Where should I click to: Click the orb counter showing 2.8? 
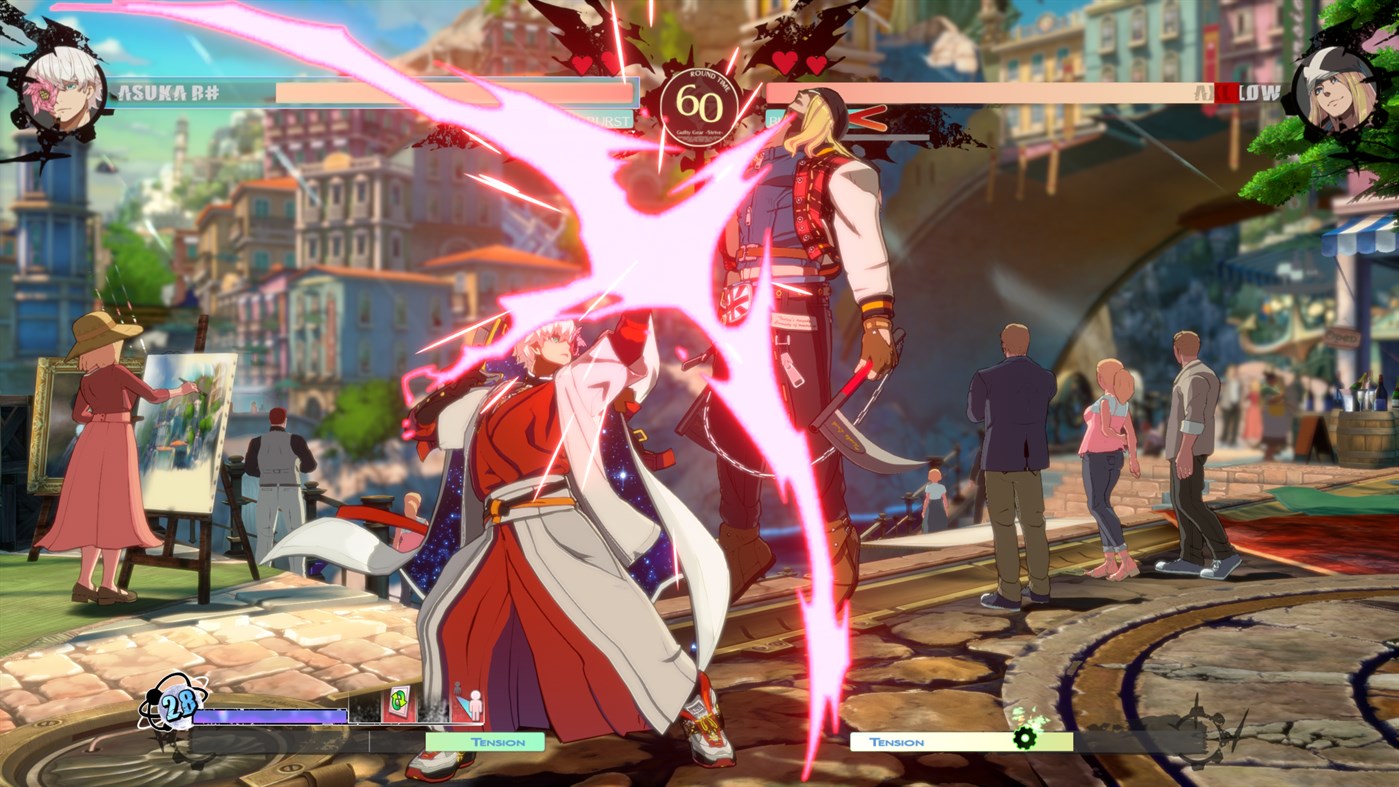coord(178,706)
